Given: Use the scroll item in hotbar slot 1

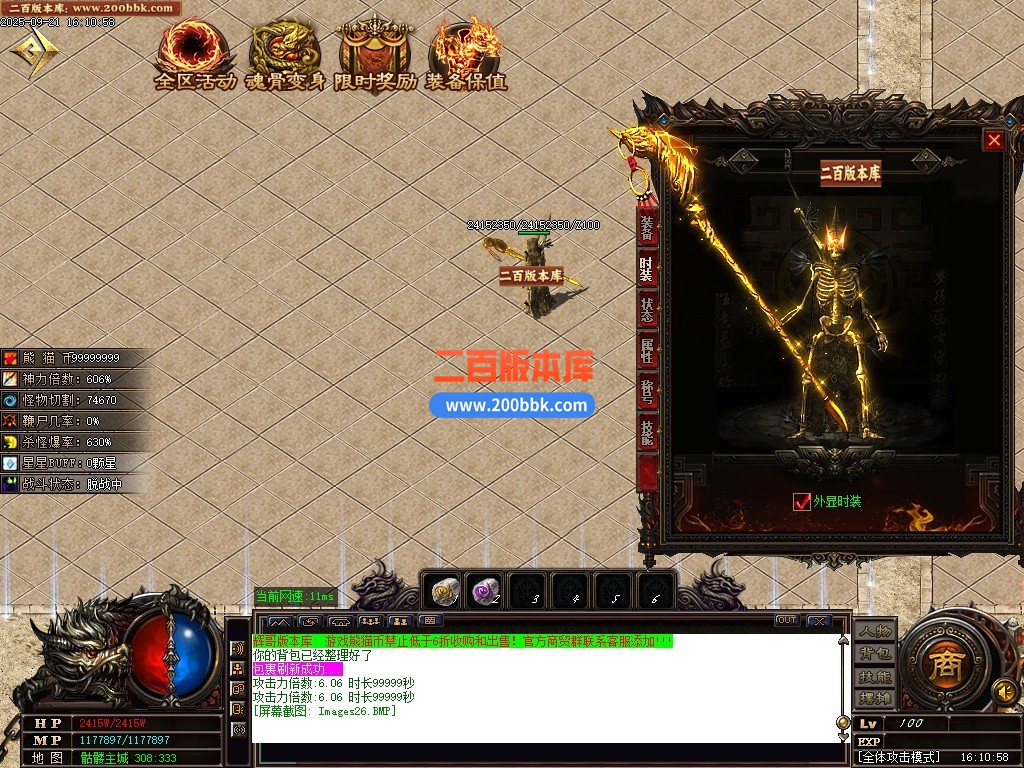Looking at the screenshot, I should tap(445, 592).
